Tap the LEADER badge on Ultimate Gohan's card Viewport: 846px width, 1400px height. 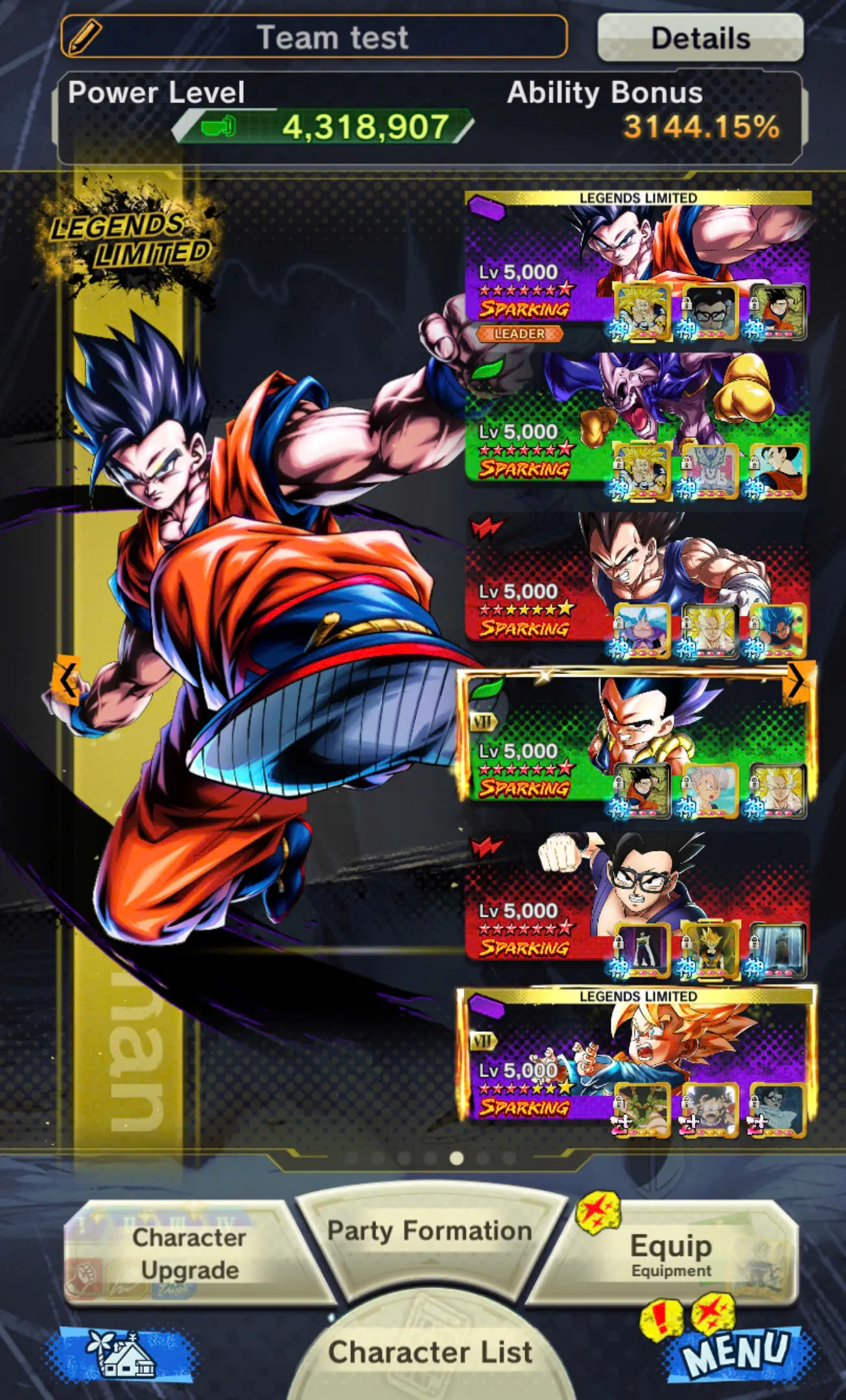tap(519, 334)
